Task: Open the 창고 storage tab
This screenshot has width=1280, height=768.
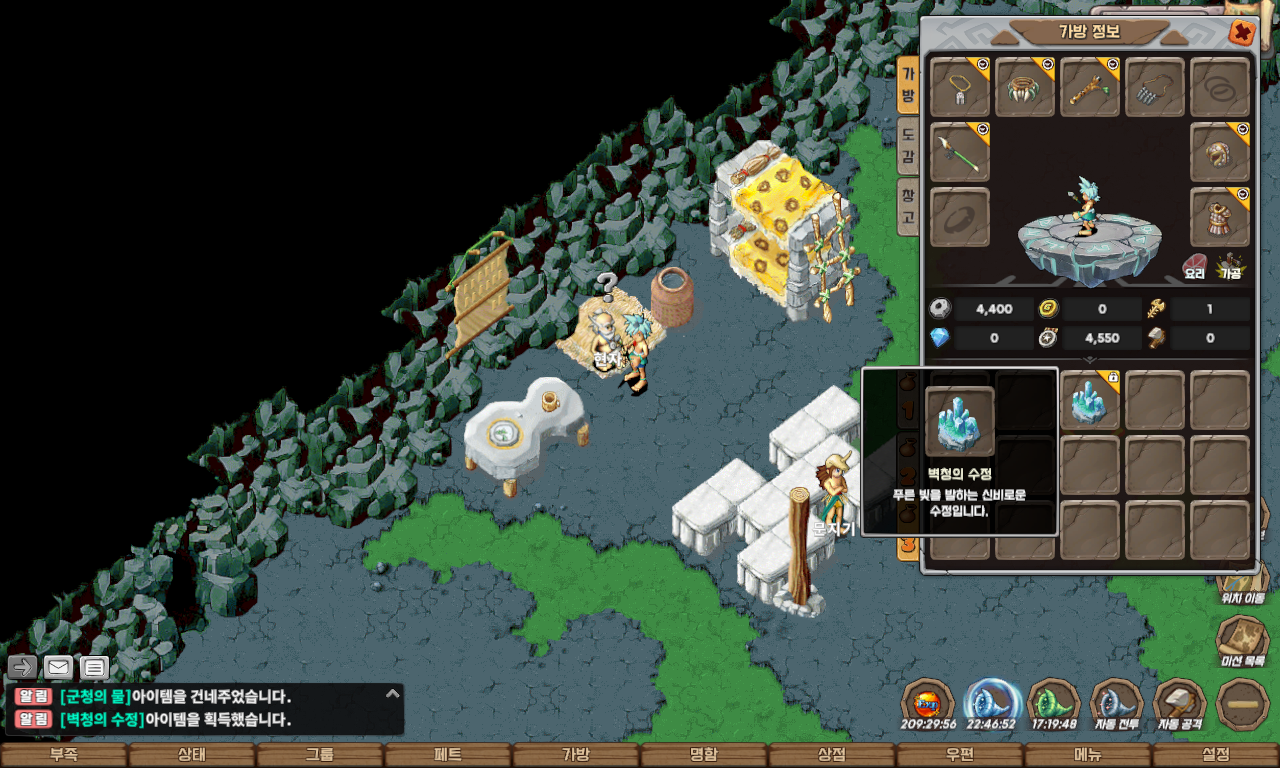Action: 907,203
